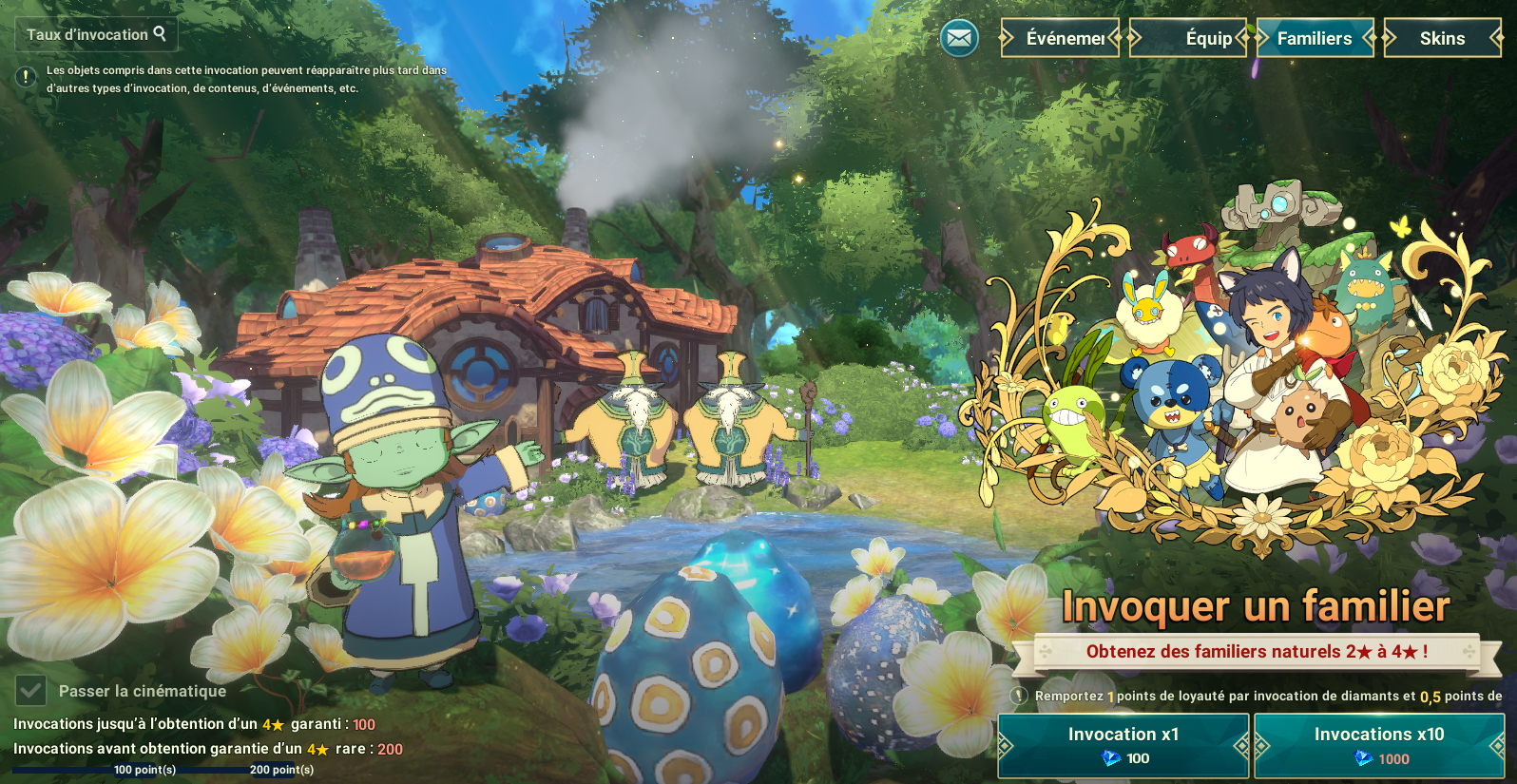Open the Événements tab
Viewport: 1517px width, 784px height.
coord(1059,38)
